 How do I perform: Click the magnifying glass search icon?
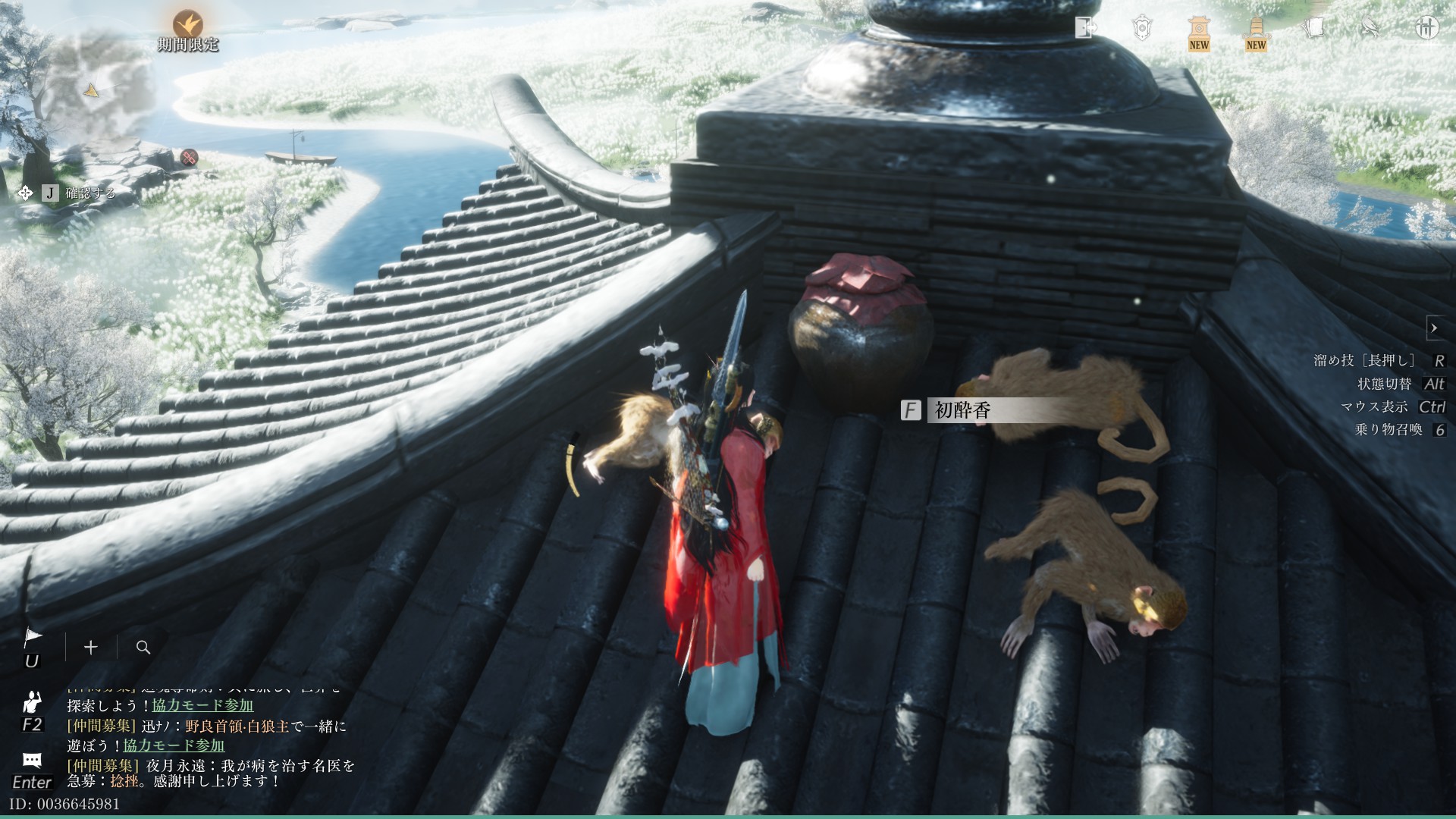(143, 647)
